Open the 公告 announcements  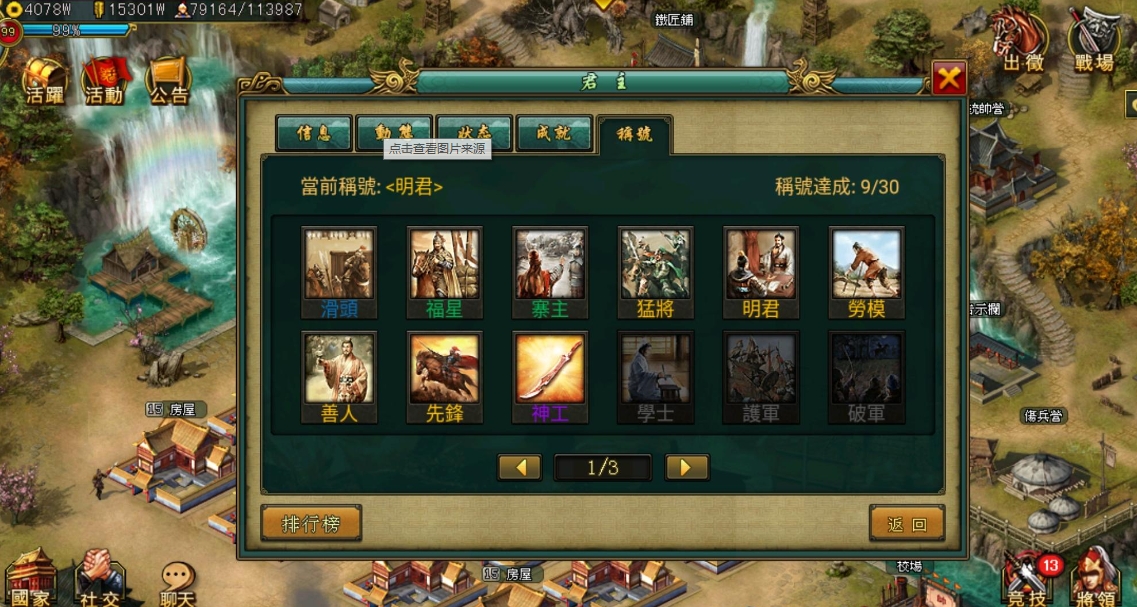(169, 80)
